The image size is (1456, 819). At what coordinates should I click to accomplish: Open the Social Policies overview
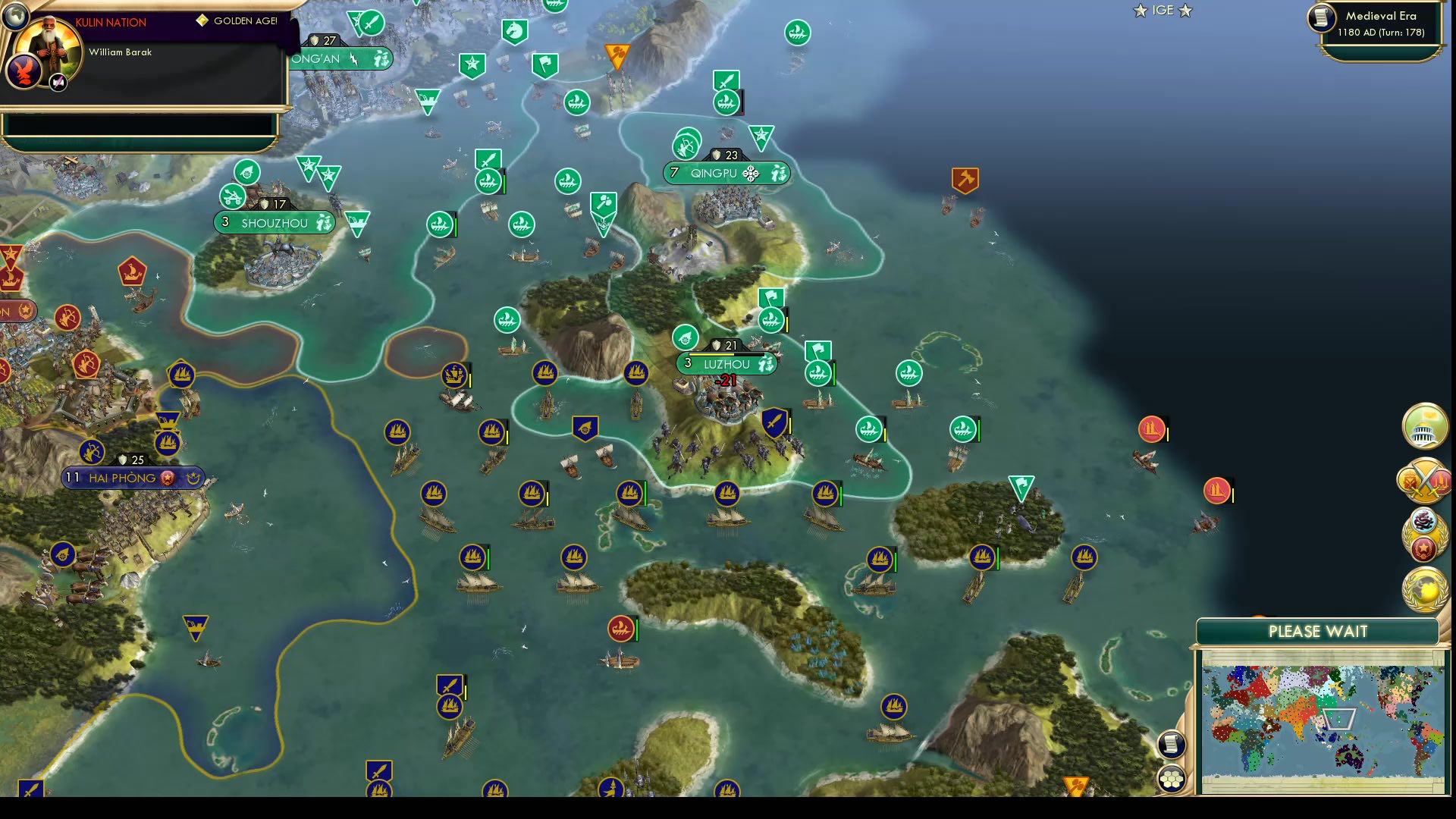click(1424, 427)
